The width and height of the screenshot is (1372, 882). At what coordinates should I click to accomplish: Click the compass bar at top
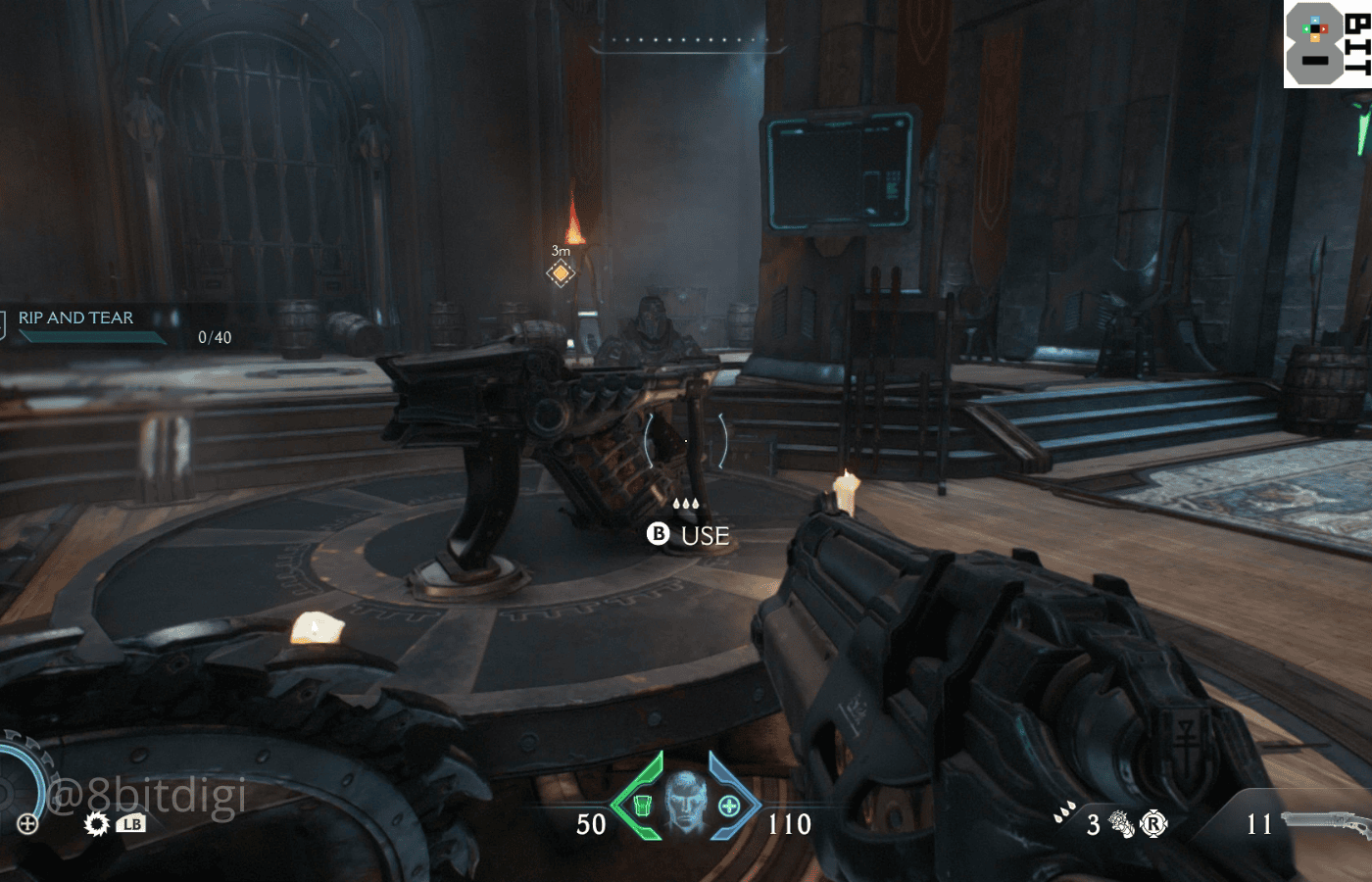[x=687, y=42]
